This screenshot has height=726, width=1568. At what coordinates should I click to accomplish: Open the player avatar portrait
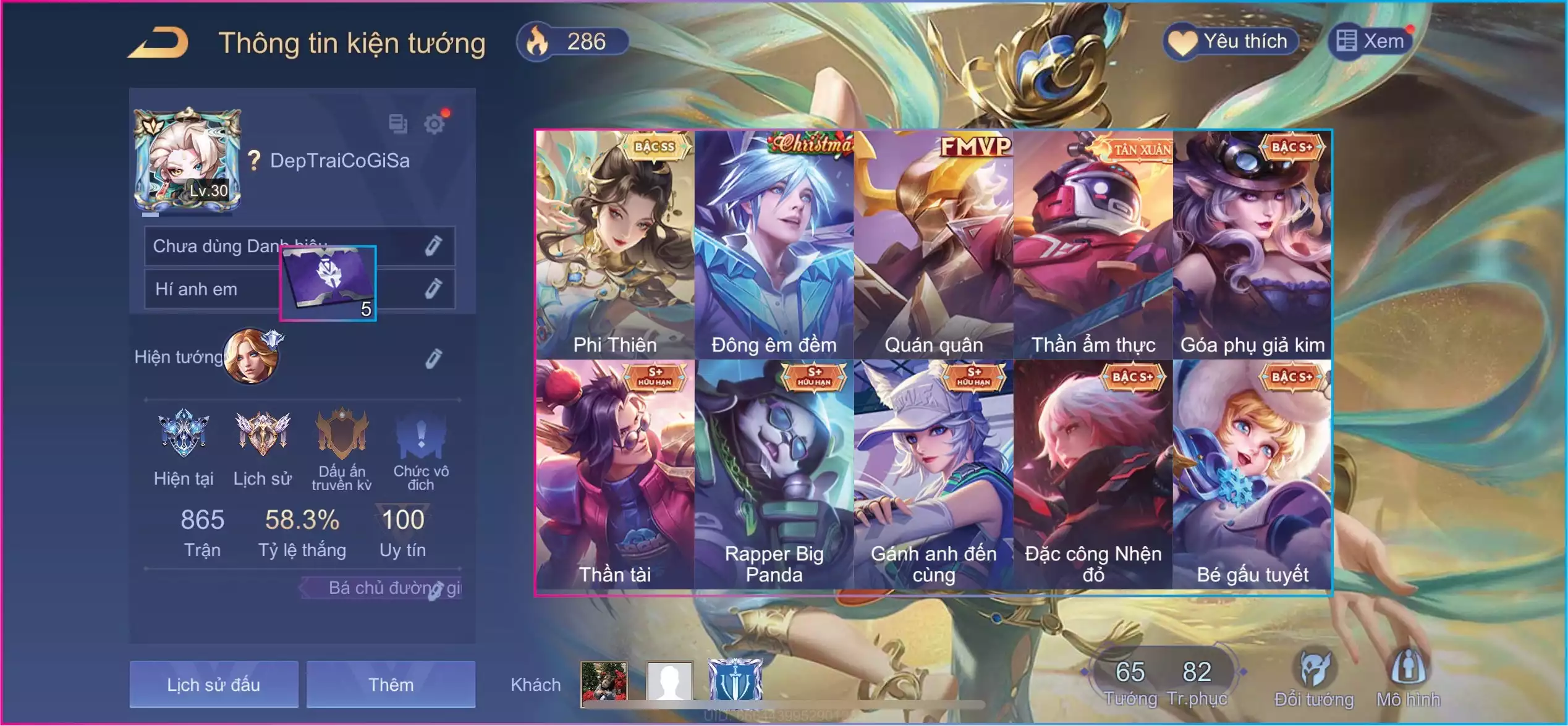coord(187,161)
